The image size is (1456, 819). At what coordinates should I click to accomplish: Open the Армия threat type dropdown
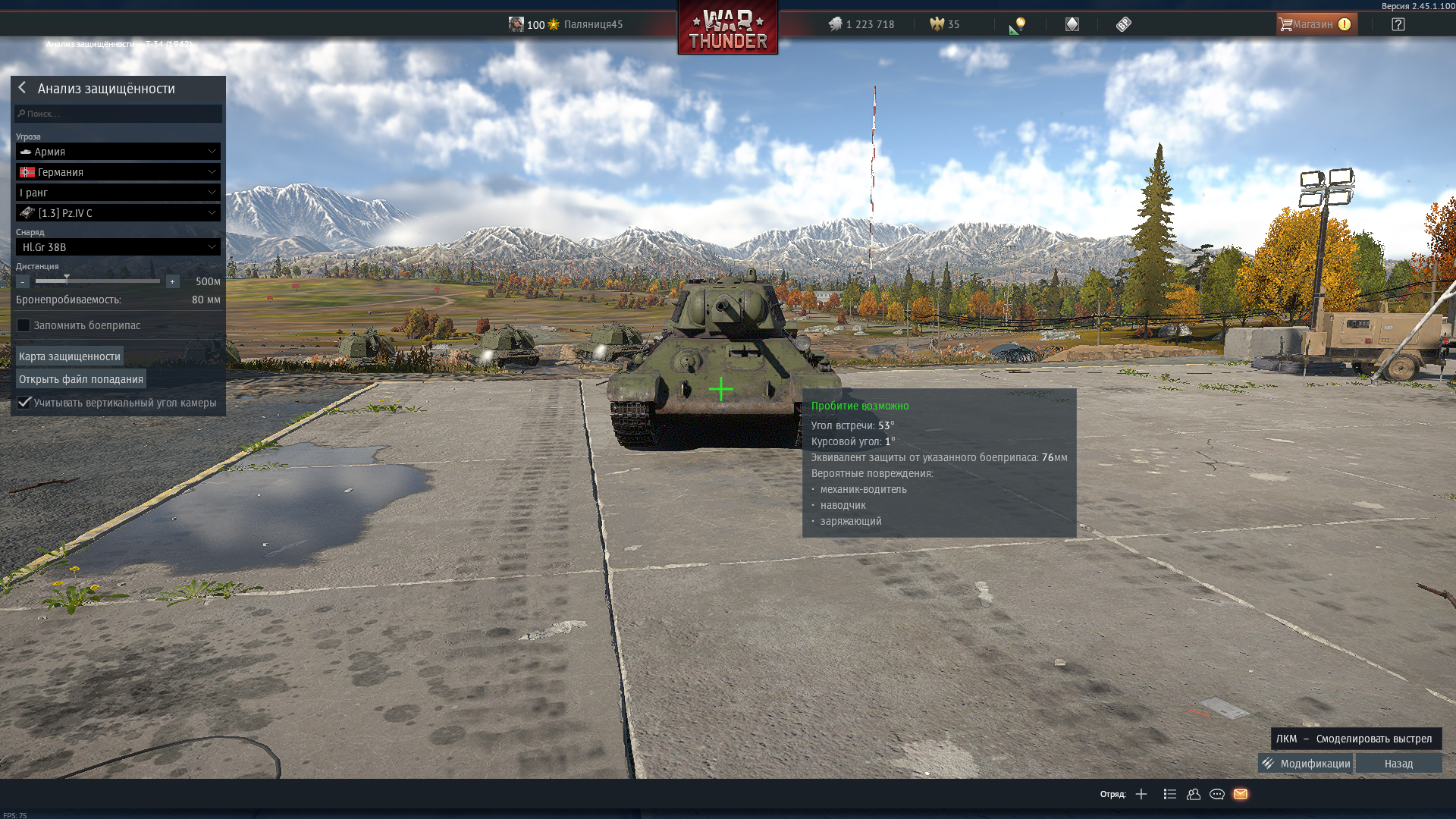[118, 152]
